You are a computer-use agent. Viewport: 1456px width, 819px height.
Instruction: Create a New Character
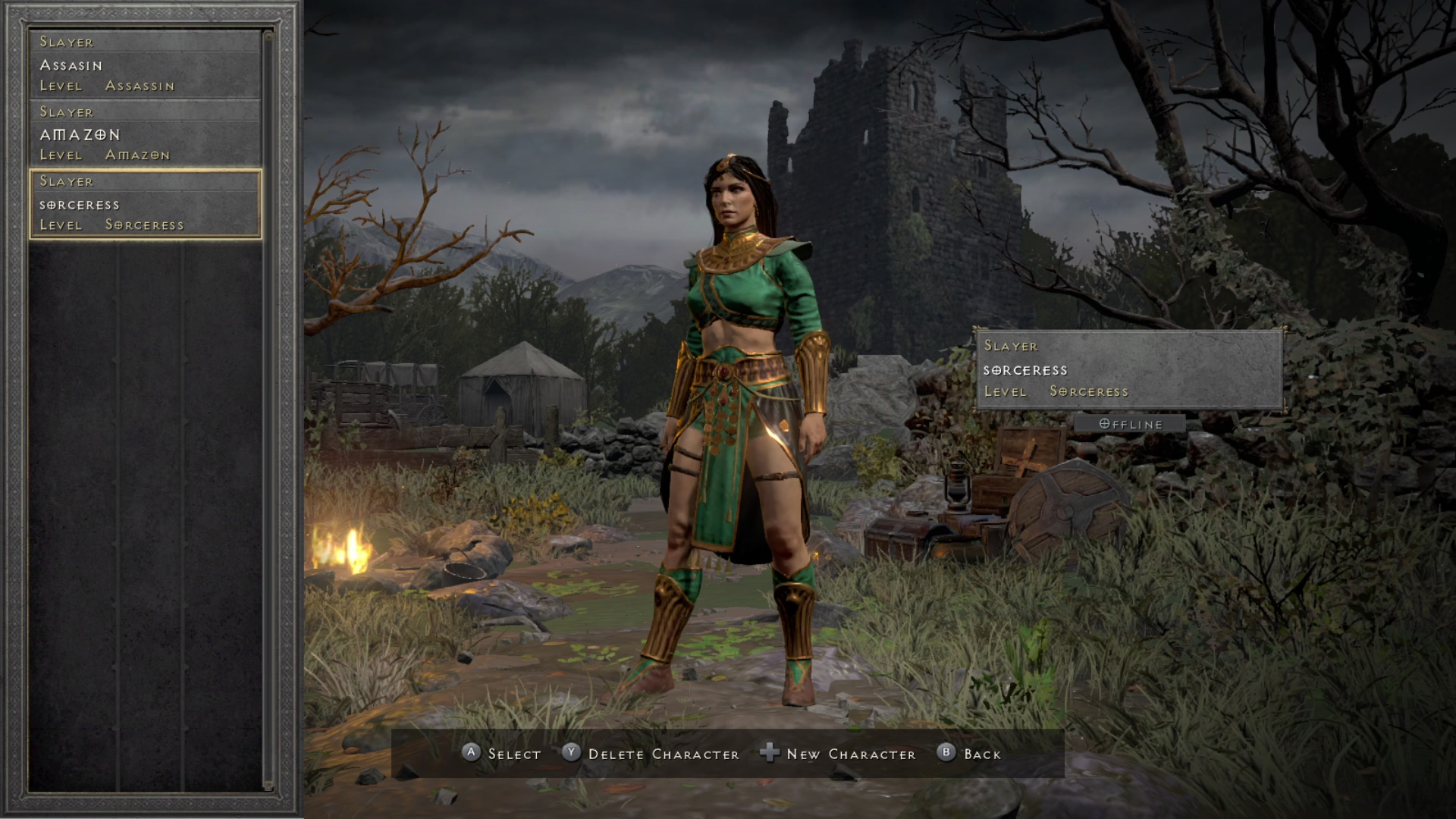(x=838, y=754)
